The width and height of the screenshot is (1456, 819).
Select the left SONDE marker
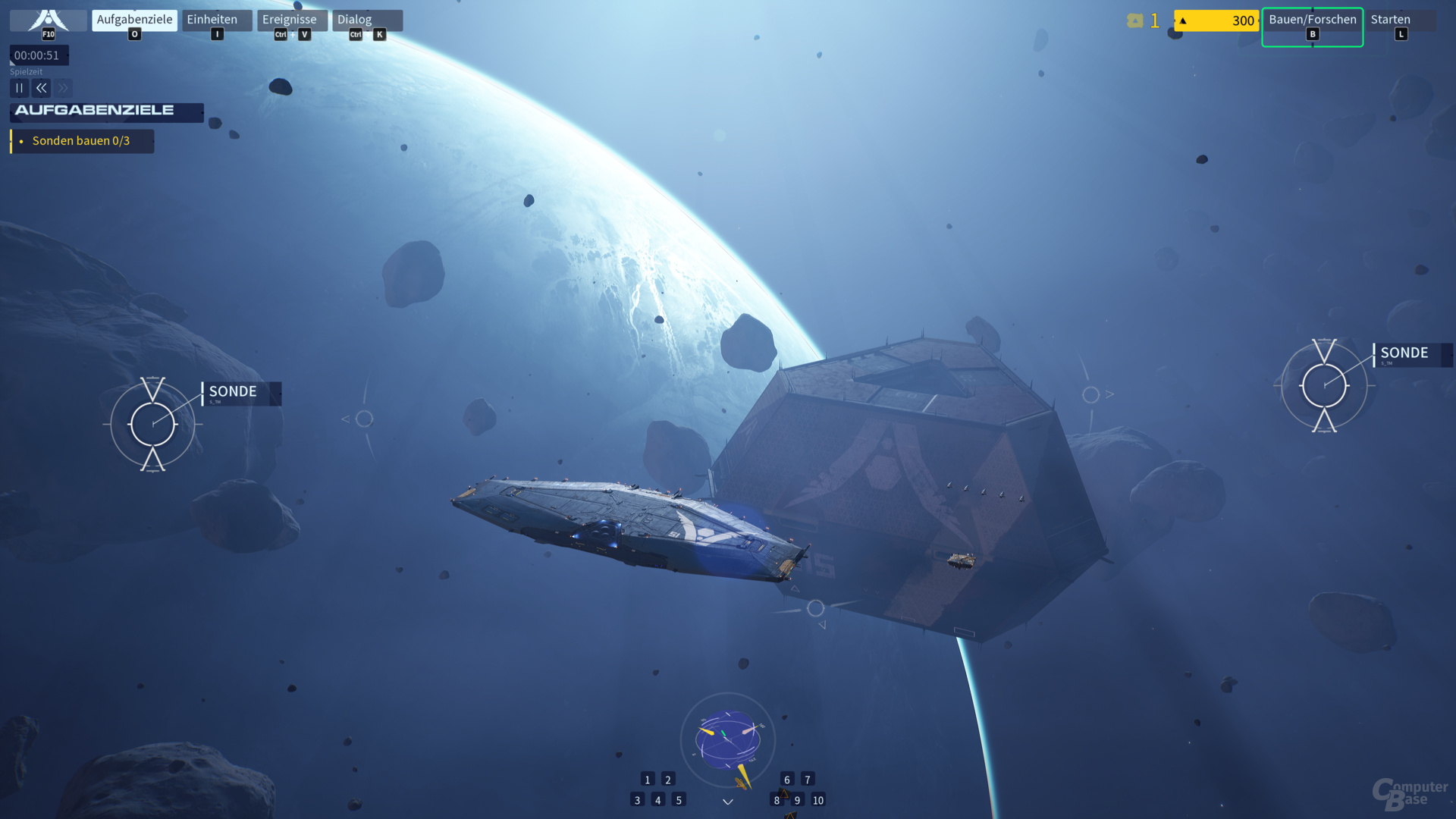[x=152, y=424]
